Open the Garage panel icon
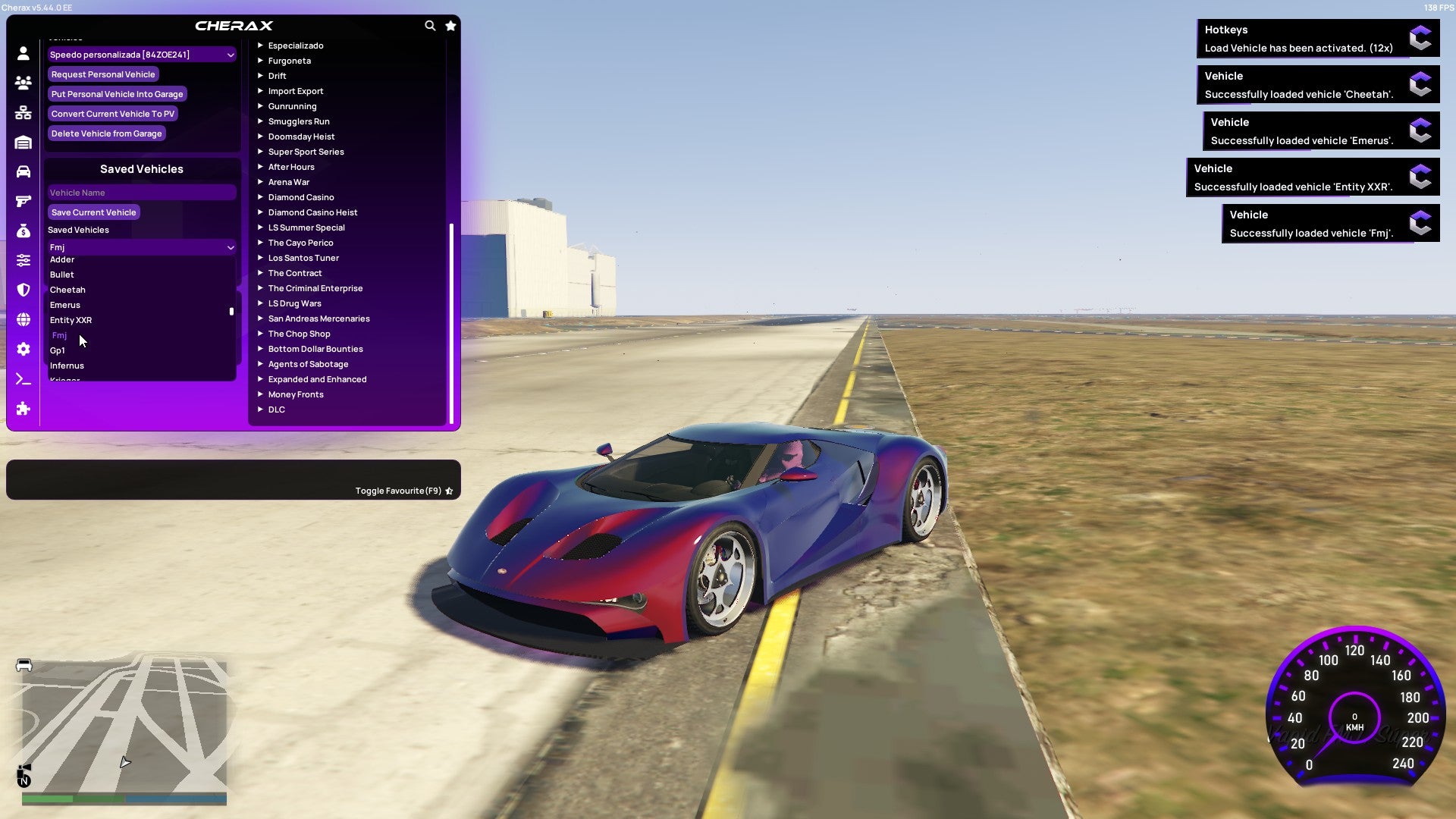Viewport: 1456px width, 819px height. (x=23, y=141)
